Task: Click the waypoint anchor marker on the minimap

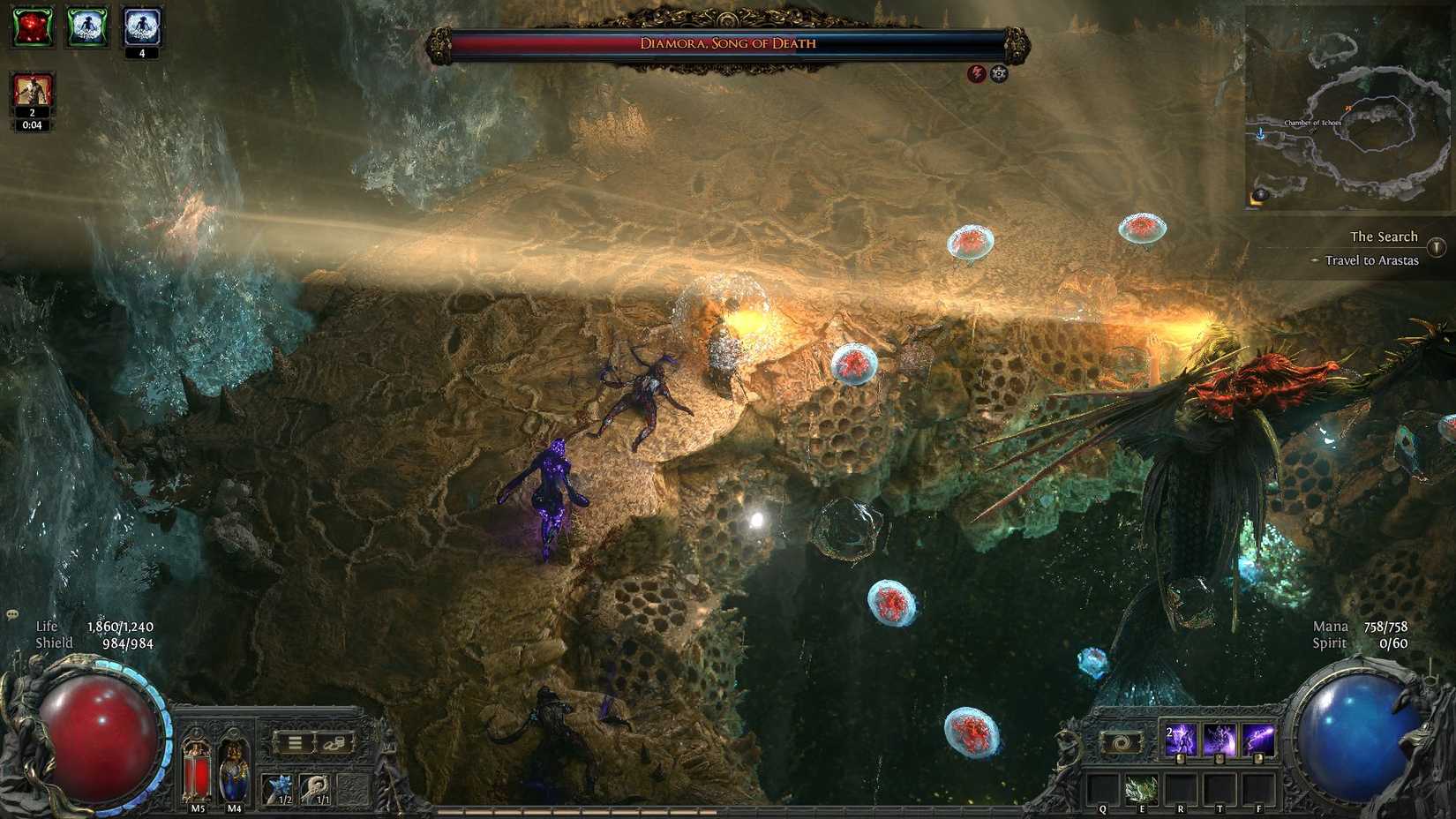Action: [1261, 133]
